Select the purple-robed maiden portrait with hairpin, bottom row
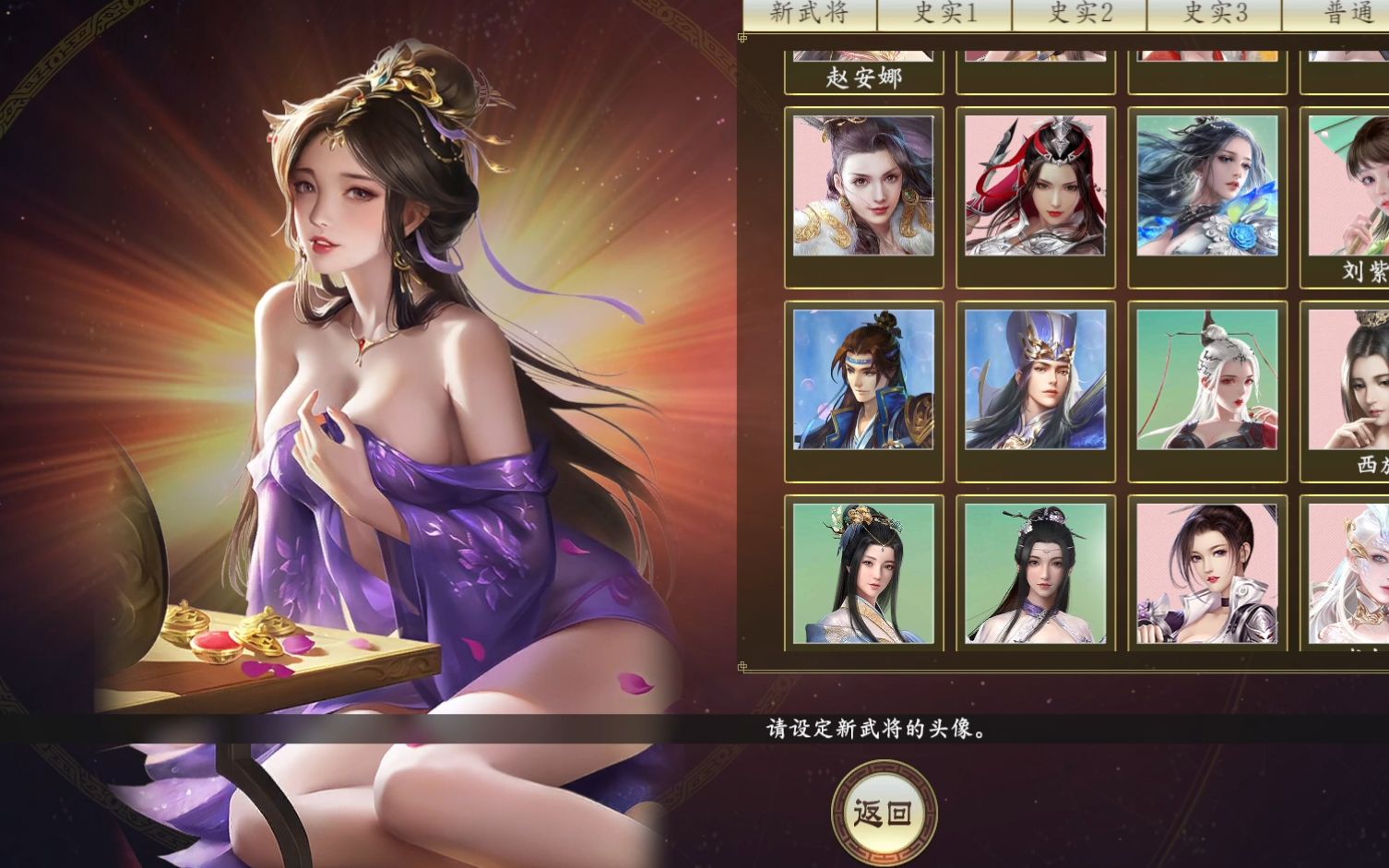The image size is (1389, 868). coord(1035,572)
